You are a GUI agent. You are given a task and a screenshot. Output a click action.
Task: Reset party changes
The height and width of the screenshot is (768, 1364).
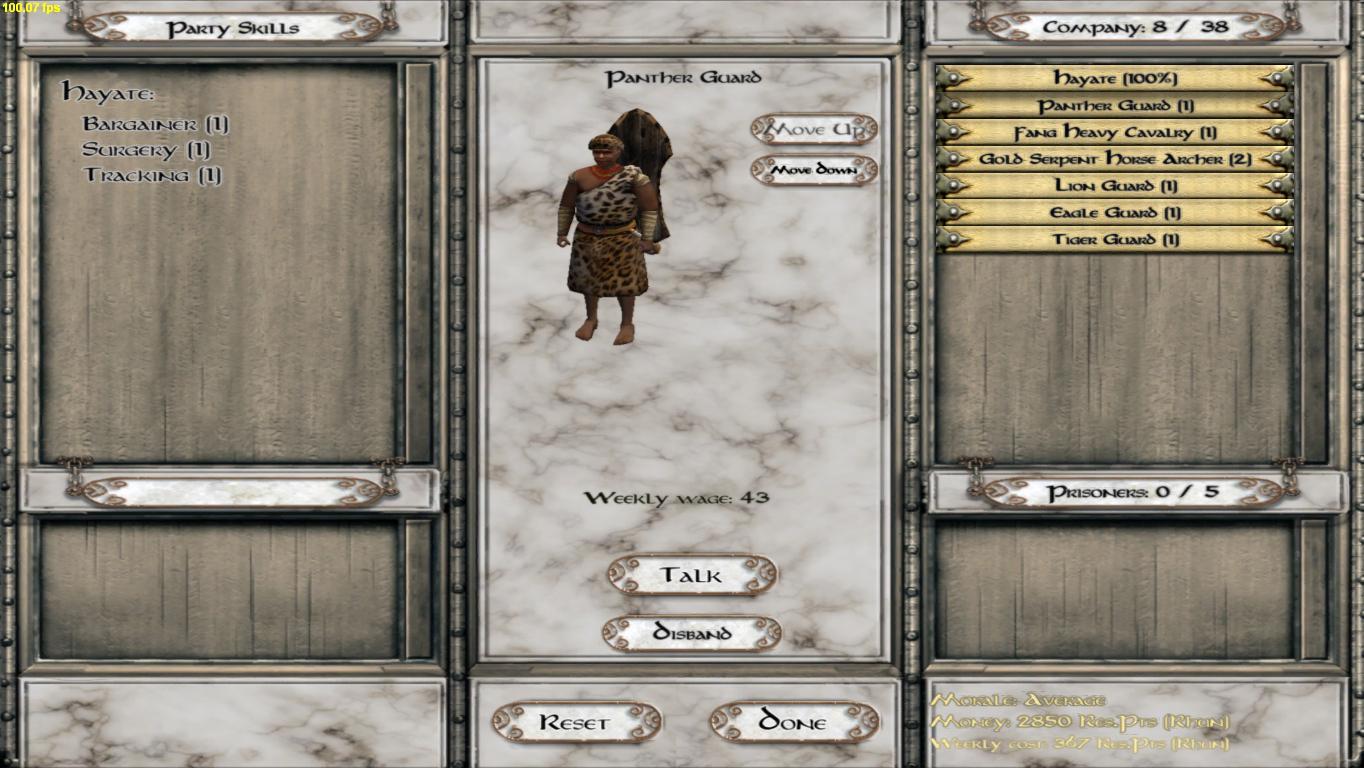click(576, 722)
